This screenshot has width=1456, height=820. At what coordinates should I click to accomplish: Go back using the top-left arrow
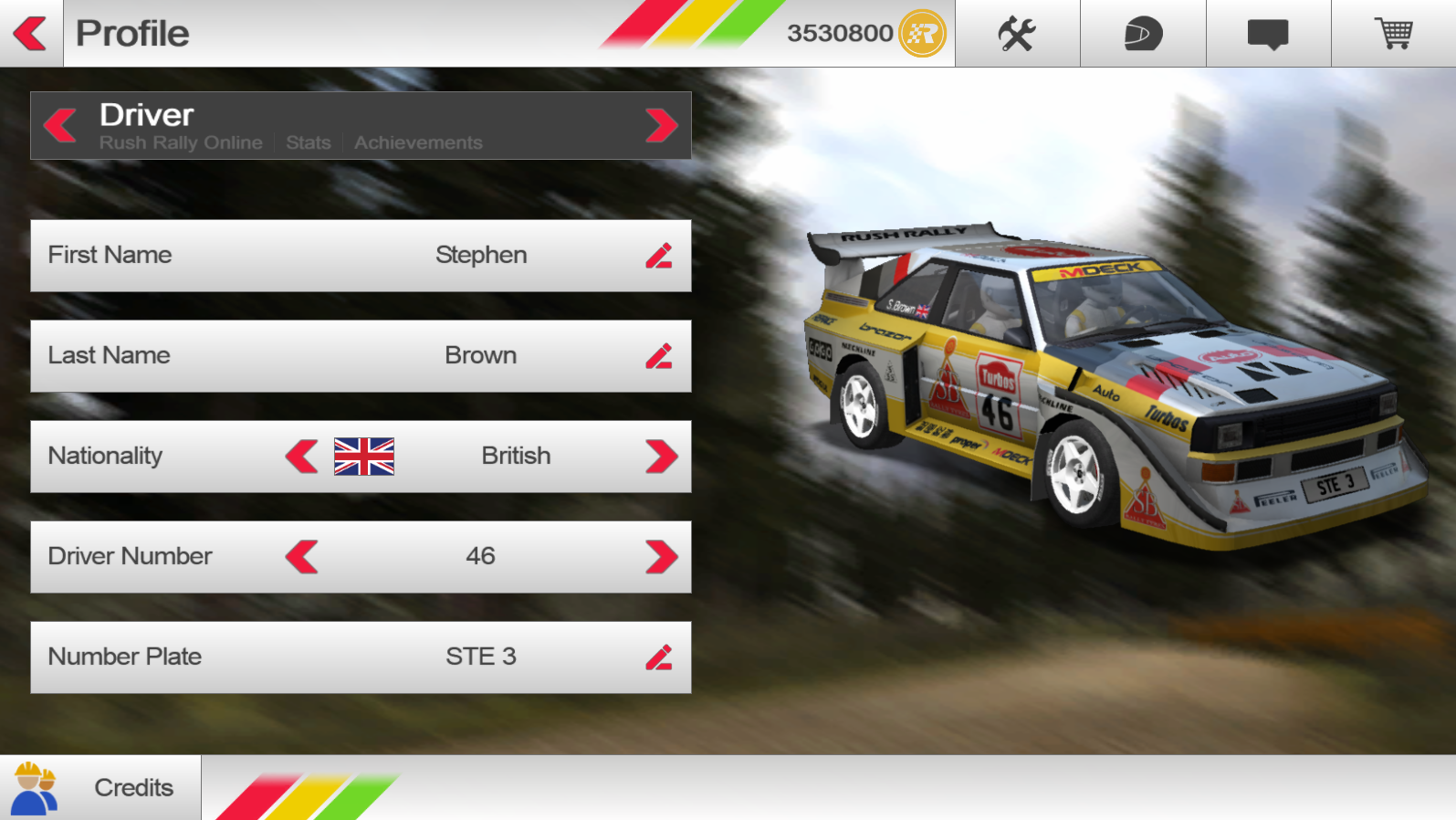[31, 34]
